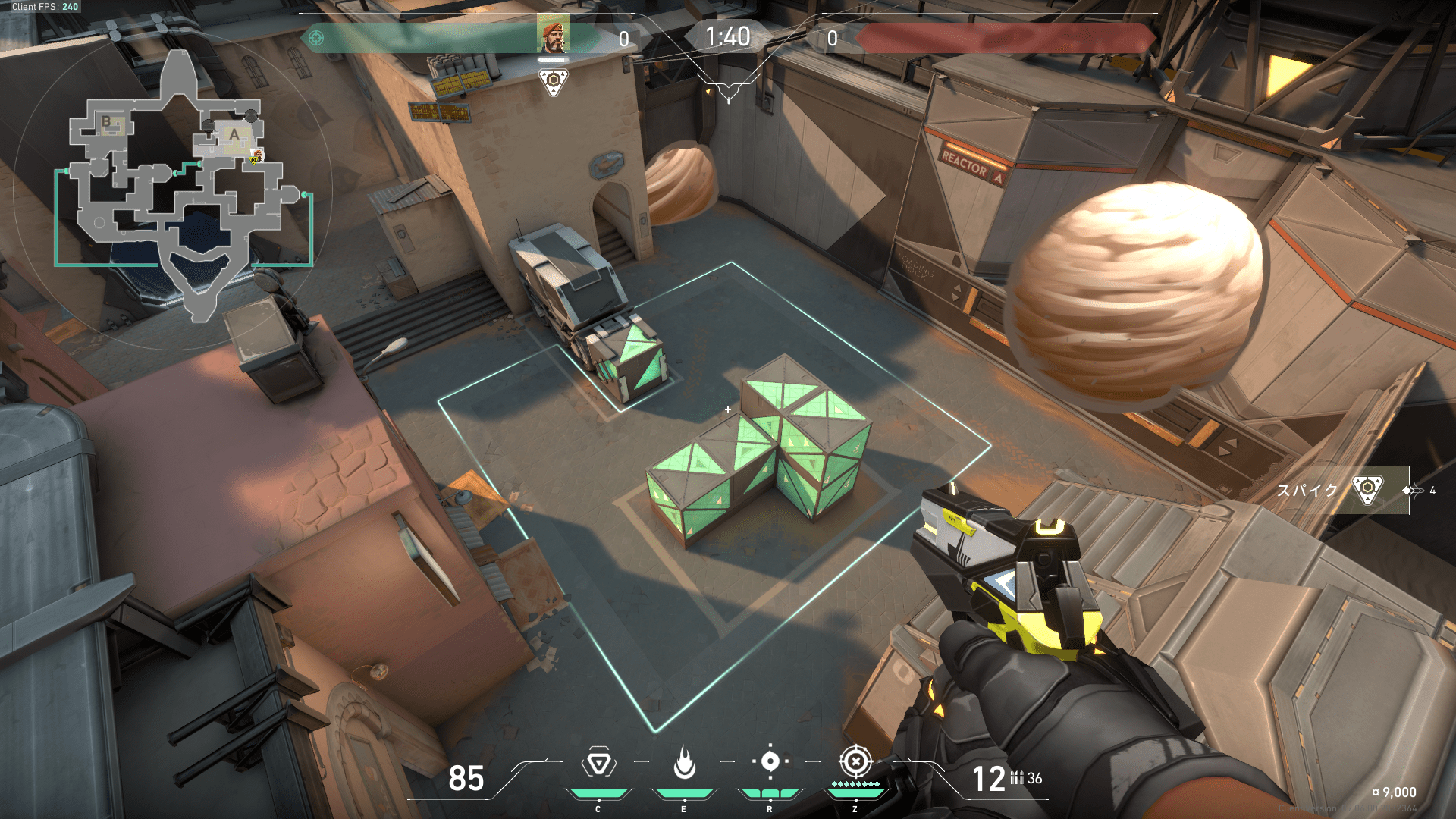1456x819 pixels.
Task: Trigger the Orbital Strike ultimate icon
Action: coord(855,761)
